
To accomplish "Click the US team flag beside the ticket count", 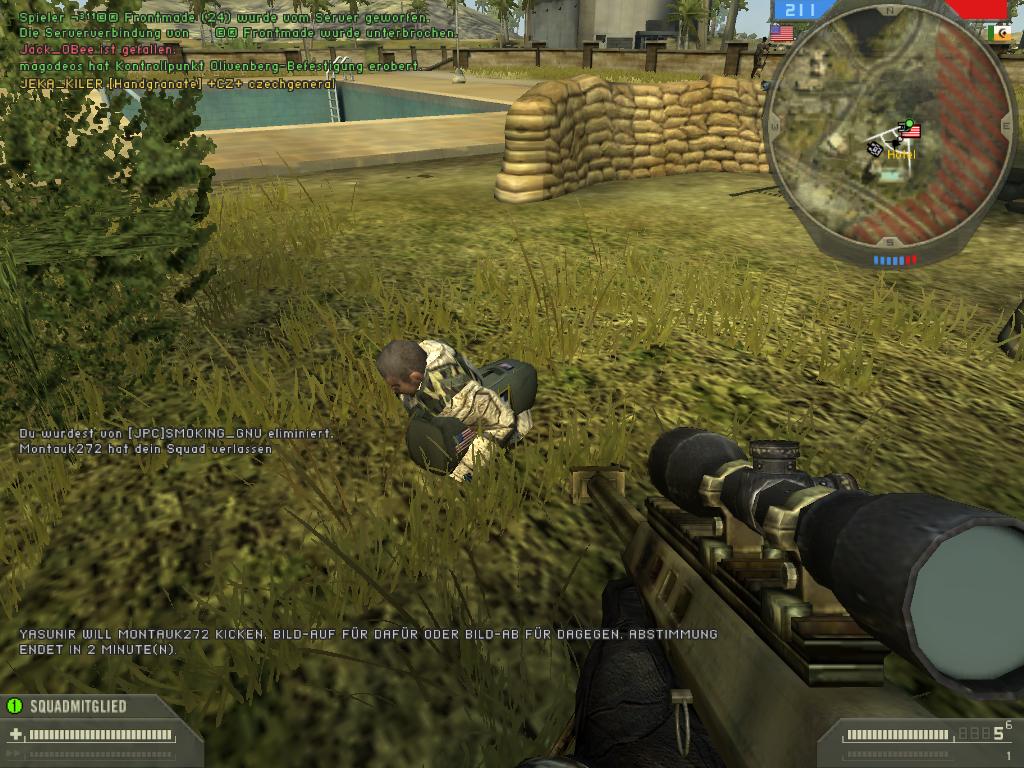I will click(x=782, y=32).
